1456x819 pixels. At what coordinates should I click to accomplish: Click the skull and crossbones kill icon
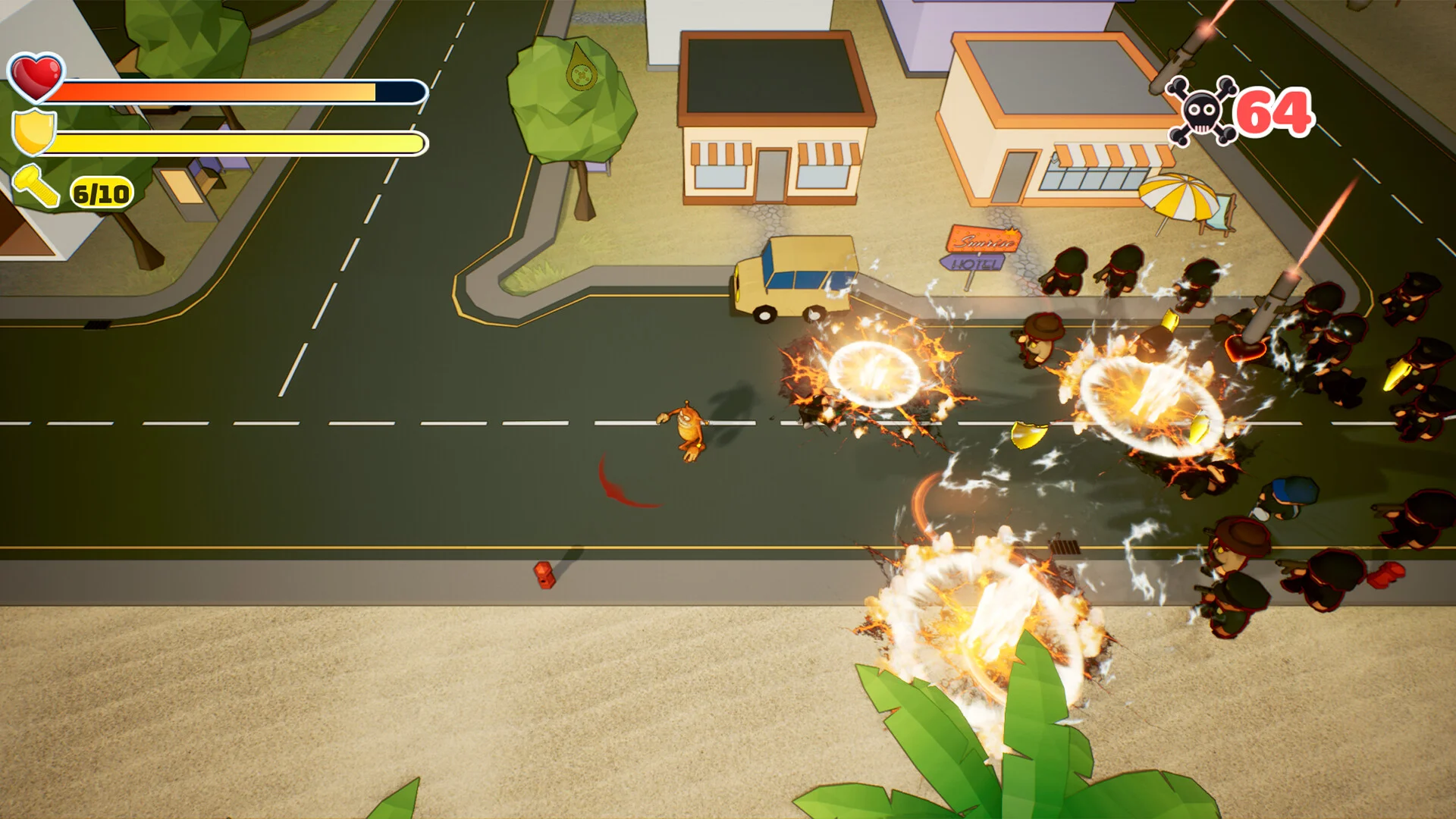click(1201, 112)
